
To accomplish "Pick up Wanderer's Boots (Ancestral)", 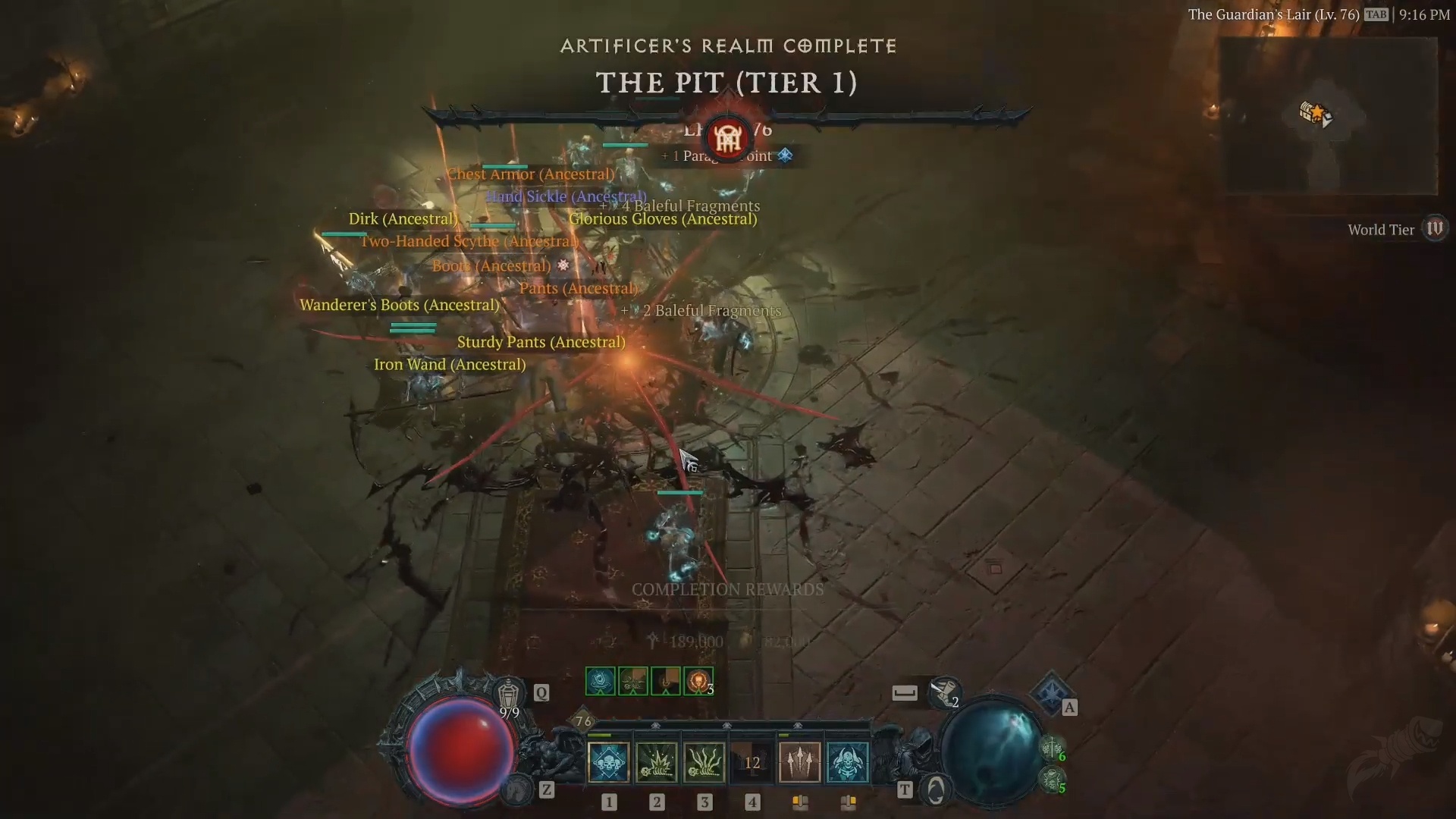I will click(x=400, y=305).
